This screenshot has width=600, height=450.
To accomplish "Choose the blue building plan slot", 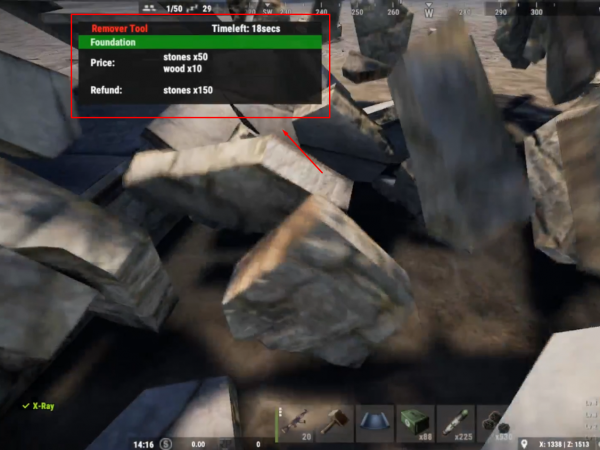I will tap(377, 422).
